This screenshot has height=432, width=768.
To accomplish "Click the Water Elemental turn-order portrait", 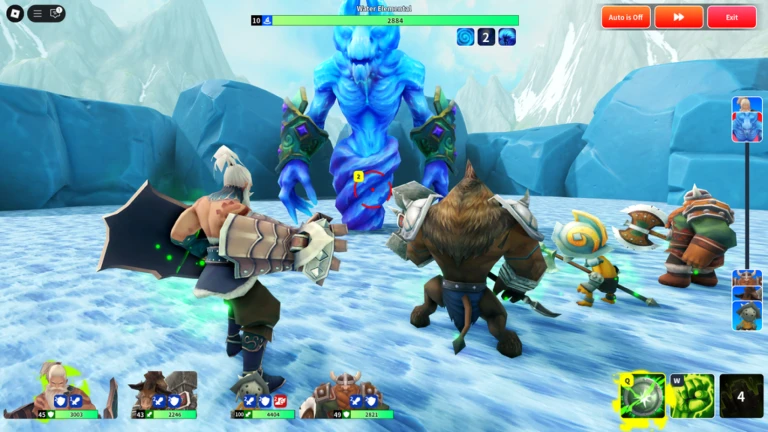I will (x=746, y=118).
